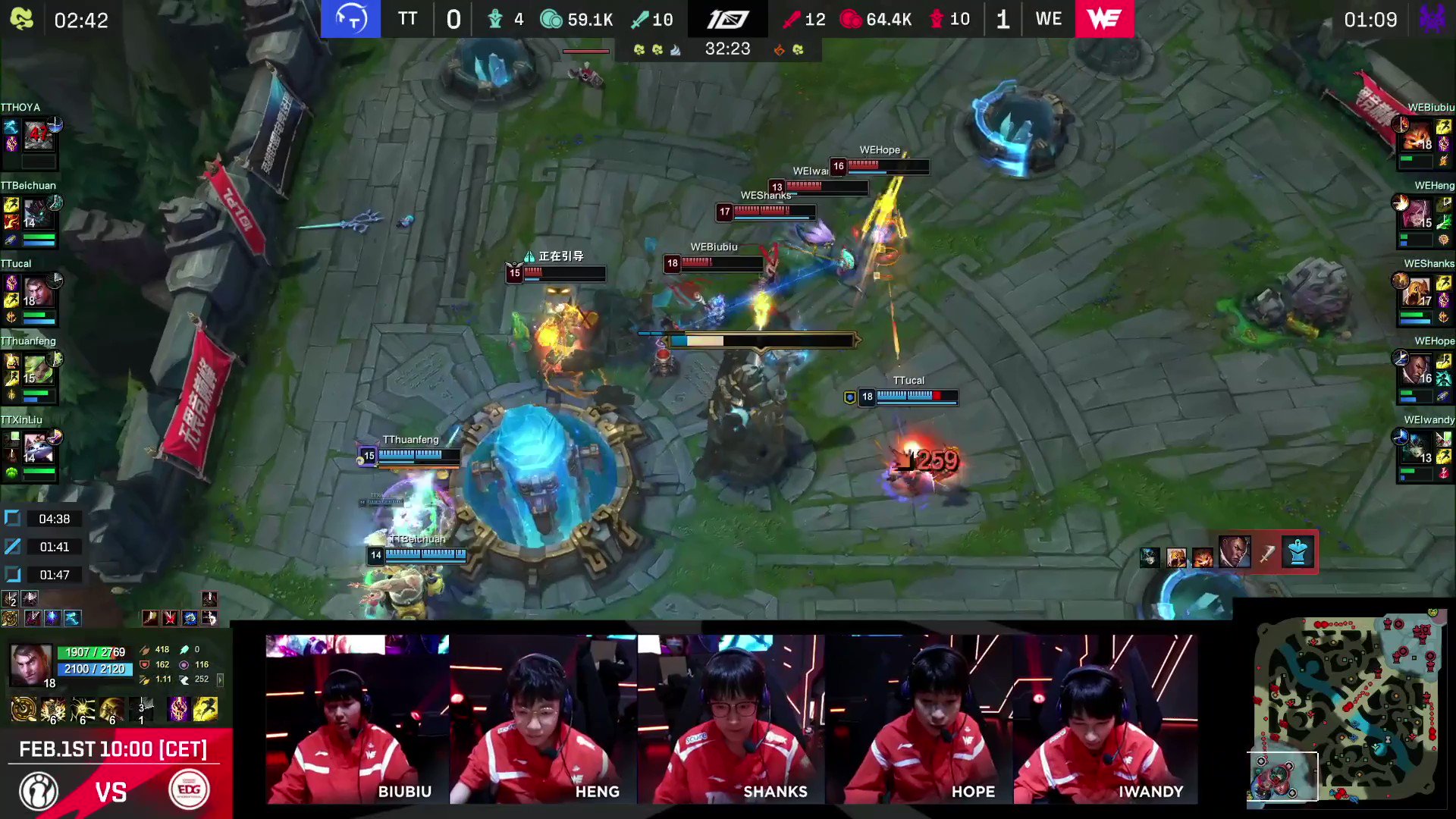This screenshot has width=1456, height=819.
Task: Select the LPL logo at scoreboard center
Action: coord(726,19)
